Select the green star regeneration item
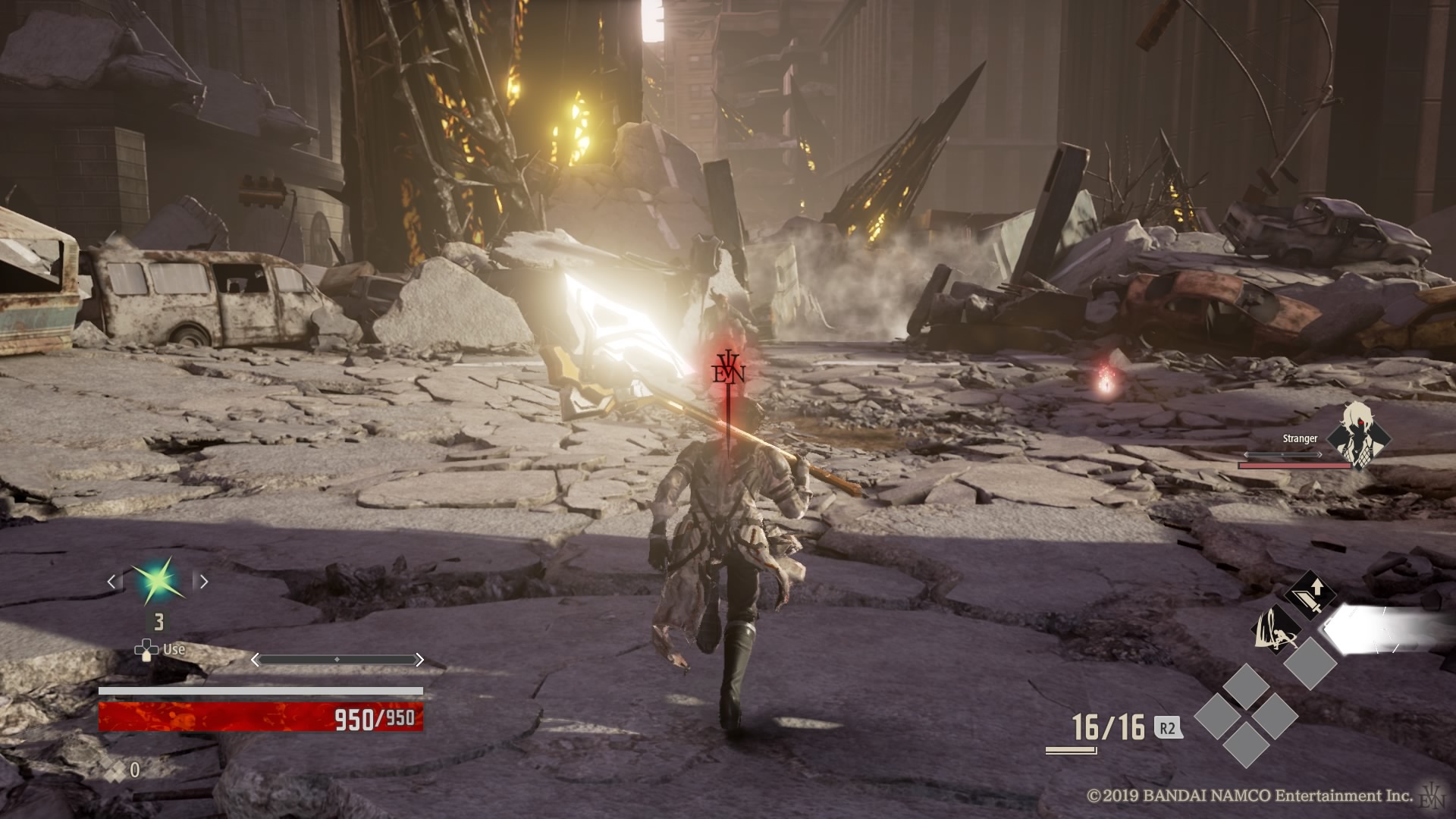The width and height of the screenshot is (1456, 819). [x=158, y=582]
